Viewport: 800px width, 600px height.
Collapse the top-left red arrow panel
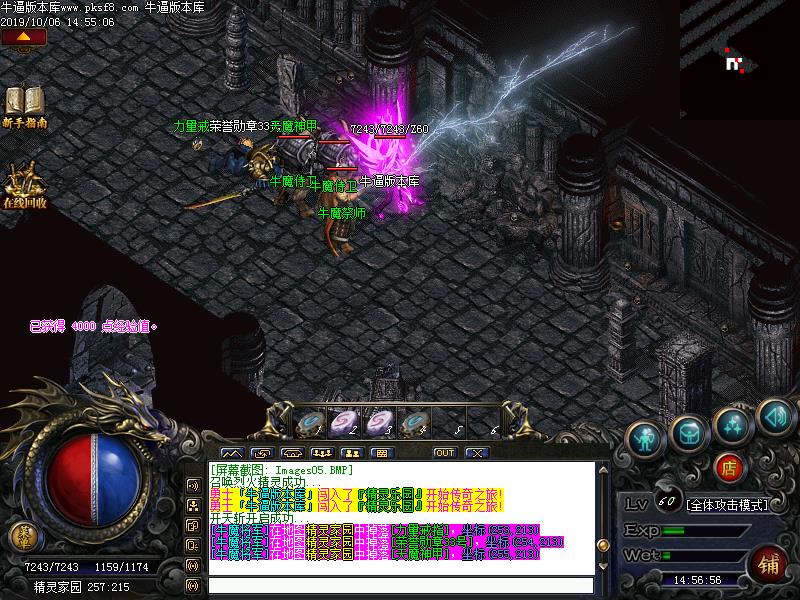point(24,37)
